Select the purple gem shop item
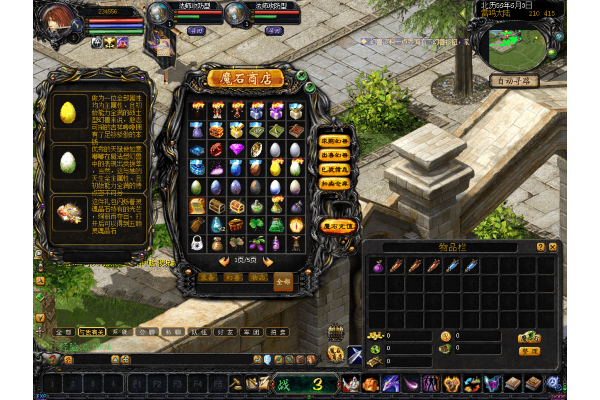Screen dimensions: 600x400 point(236,149)
